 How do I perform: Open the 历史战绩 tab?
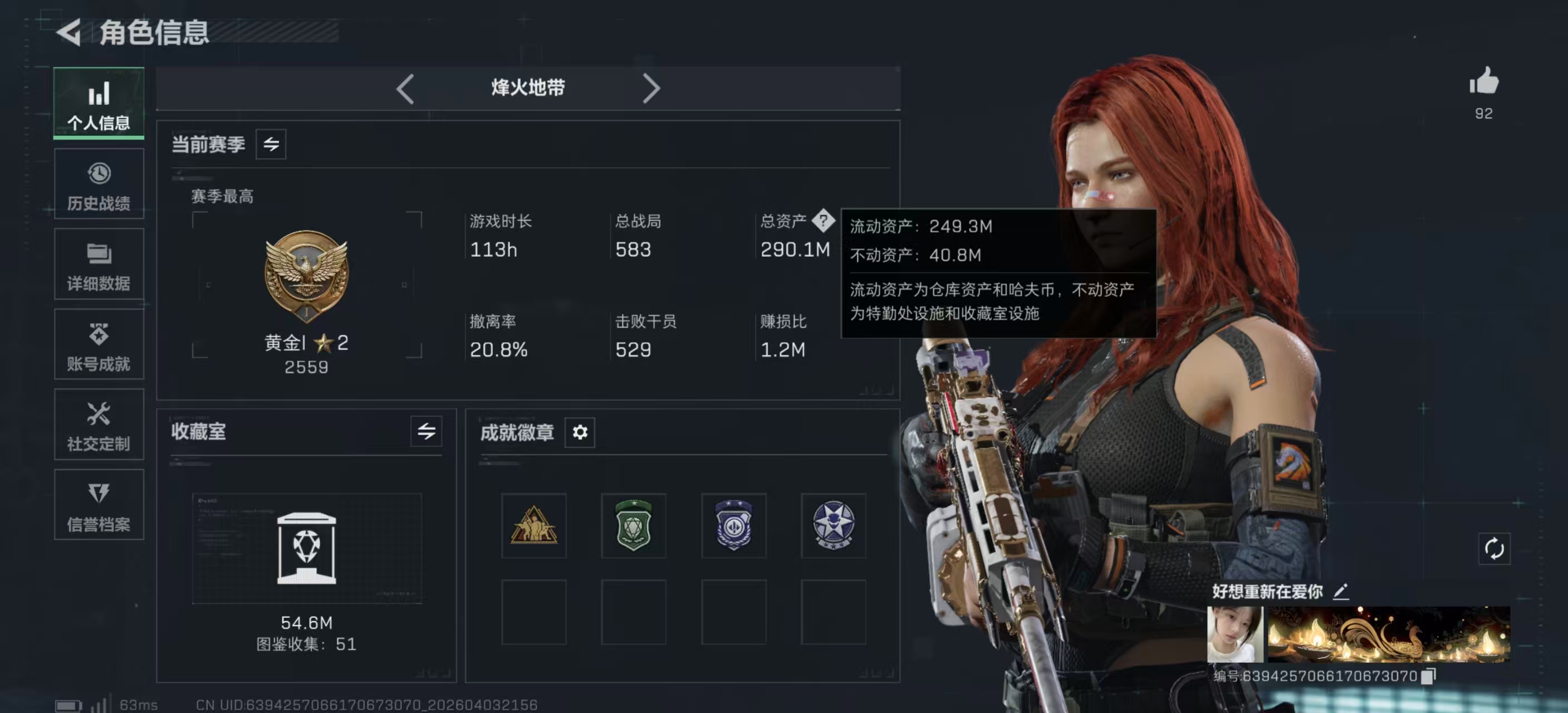point(99,184)
